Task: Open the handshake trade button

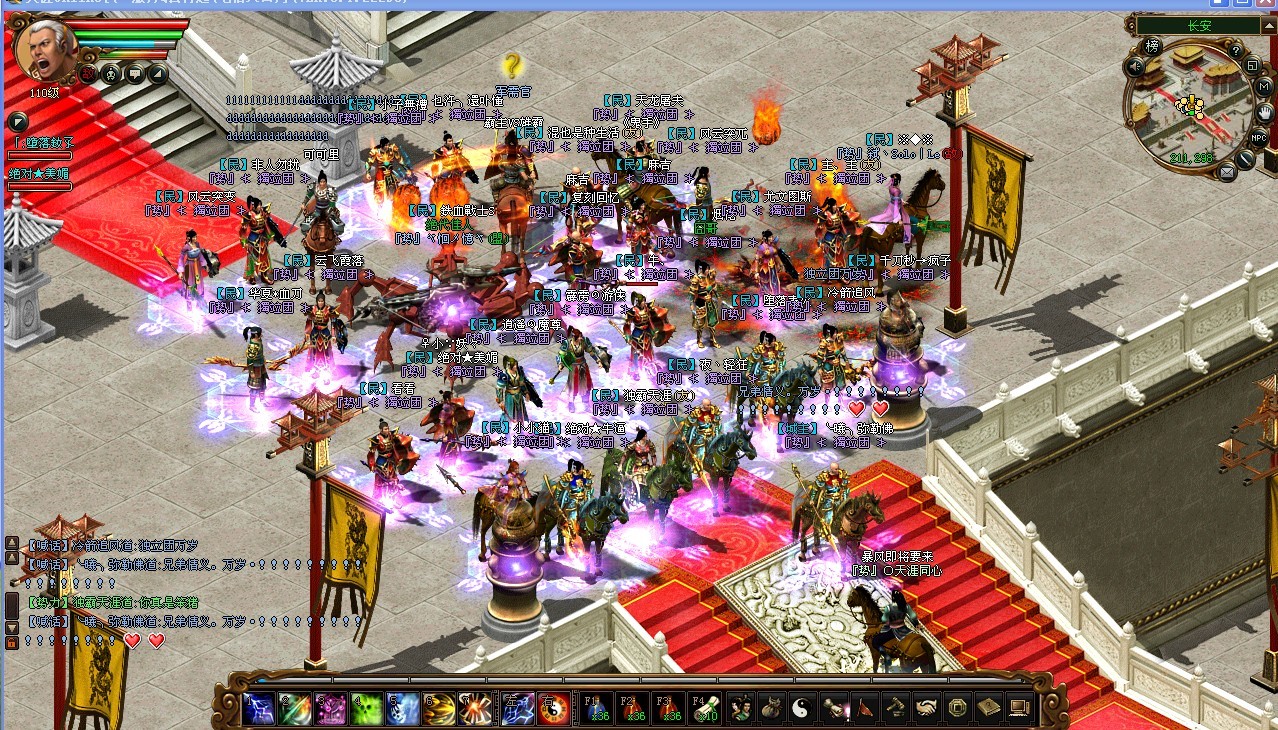Action: click(926, 708)
